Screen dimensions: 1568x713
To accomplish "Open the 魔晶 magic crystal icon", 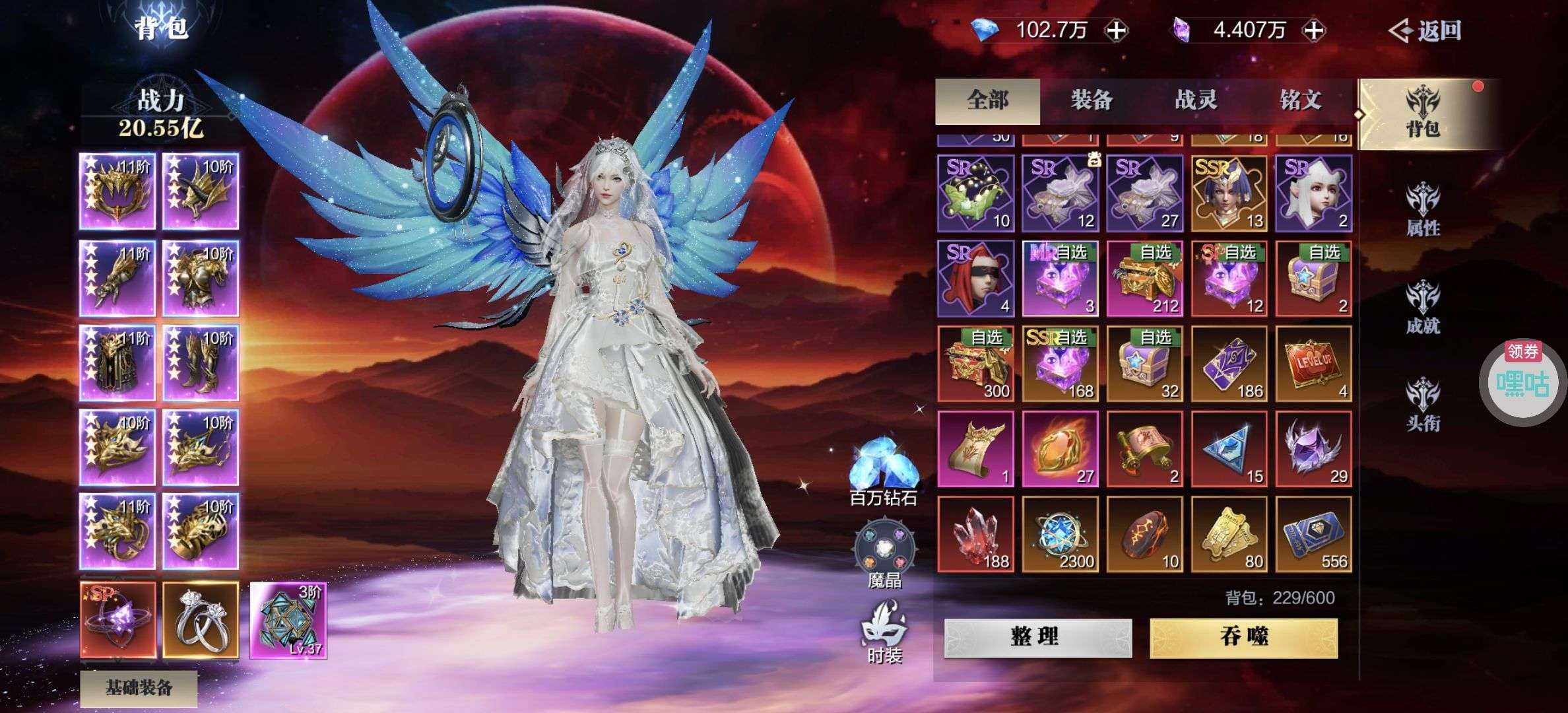I will [884, 555].
